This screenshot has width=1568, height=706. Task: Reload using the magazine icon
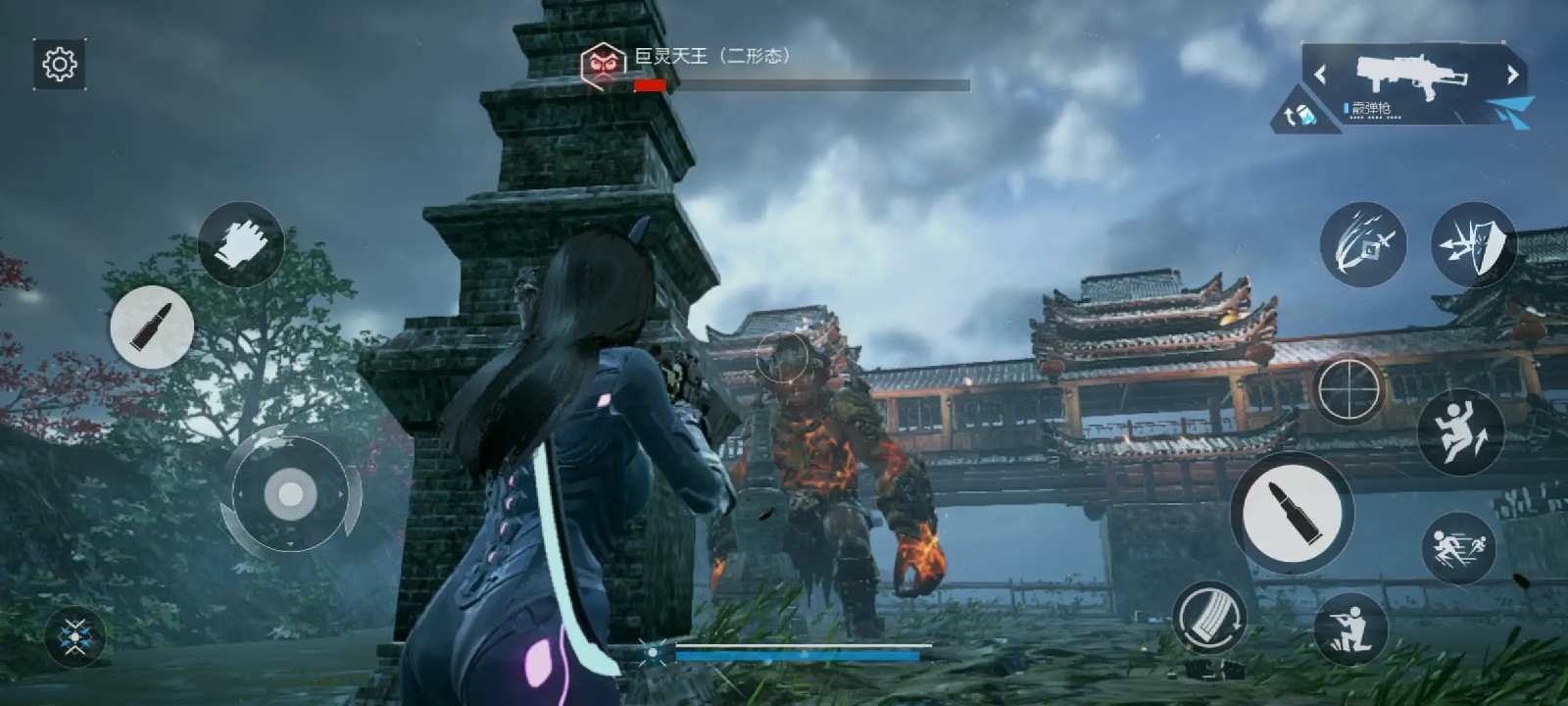1209,618
